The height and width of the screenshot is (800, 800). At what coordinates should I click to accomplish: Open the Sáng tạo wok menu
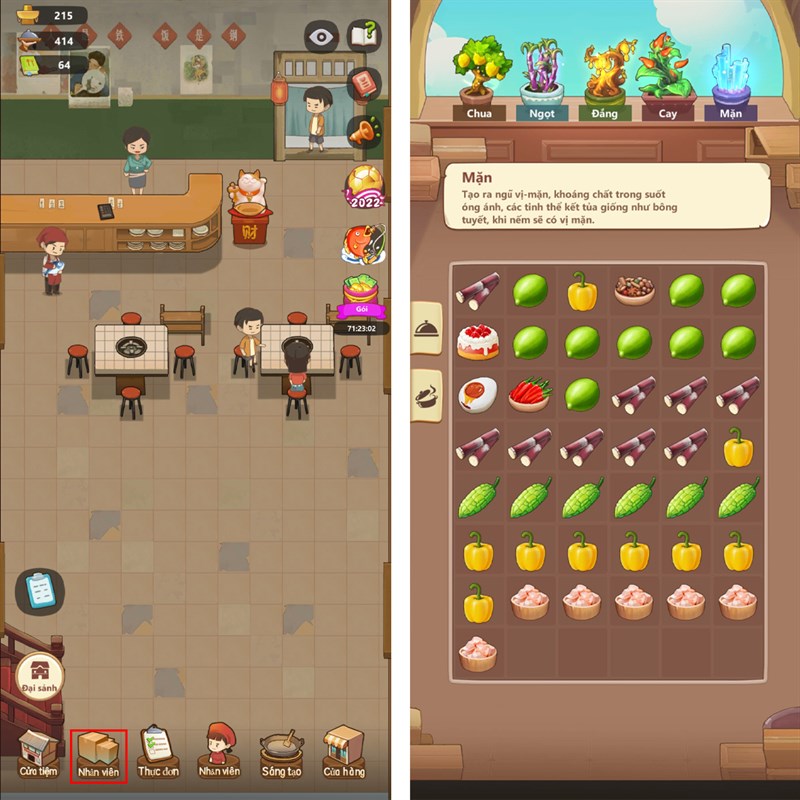(283, 752)
